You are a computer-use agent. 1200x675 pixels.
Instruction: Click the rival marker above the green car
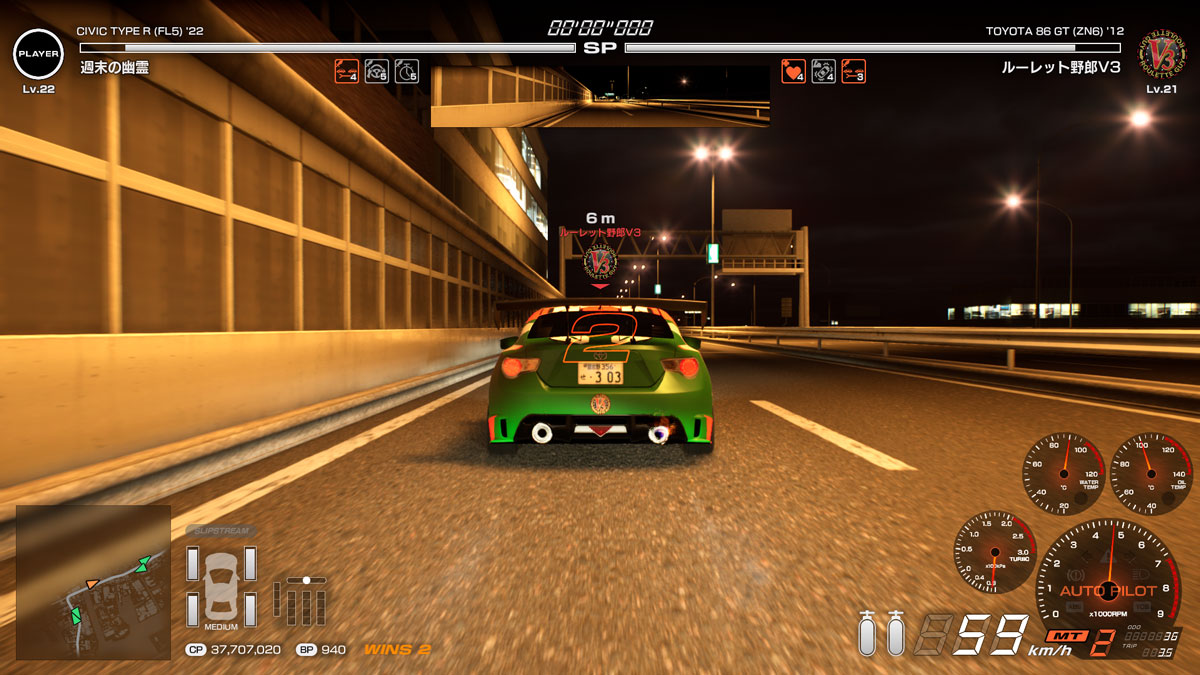click(x=600, y=262)
